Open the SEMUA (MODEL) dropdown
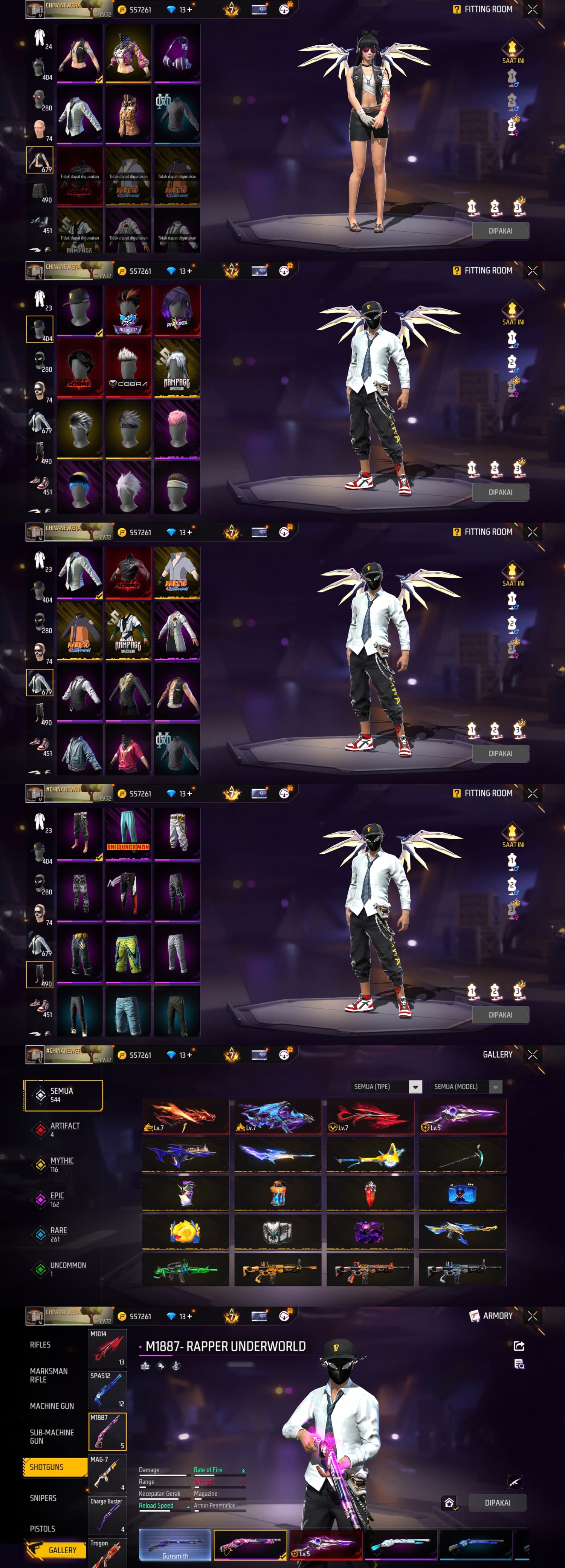This screenshot has width=565, height=1568. coord(466,1087)
